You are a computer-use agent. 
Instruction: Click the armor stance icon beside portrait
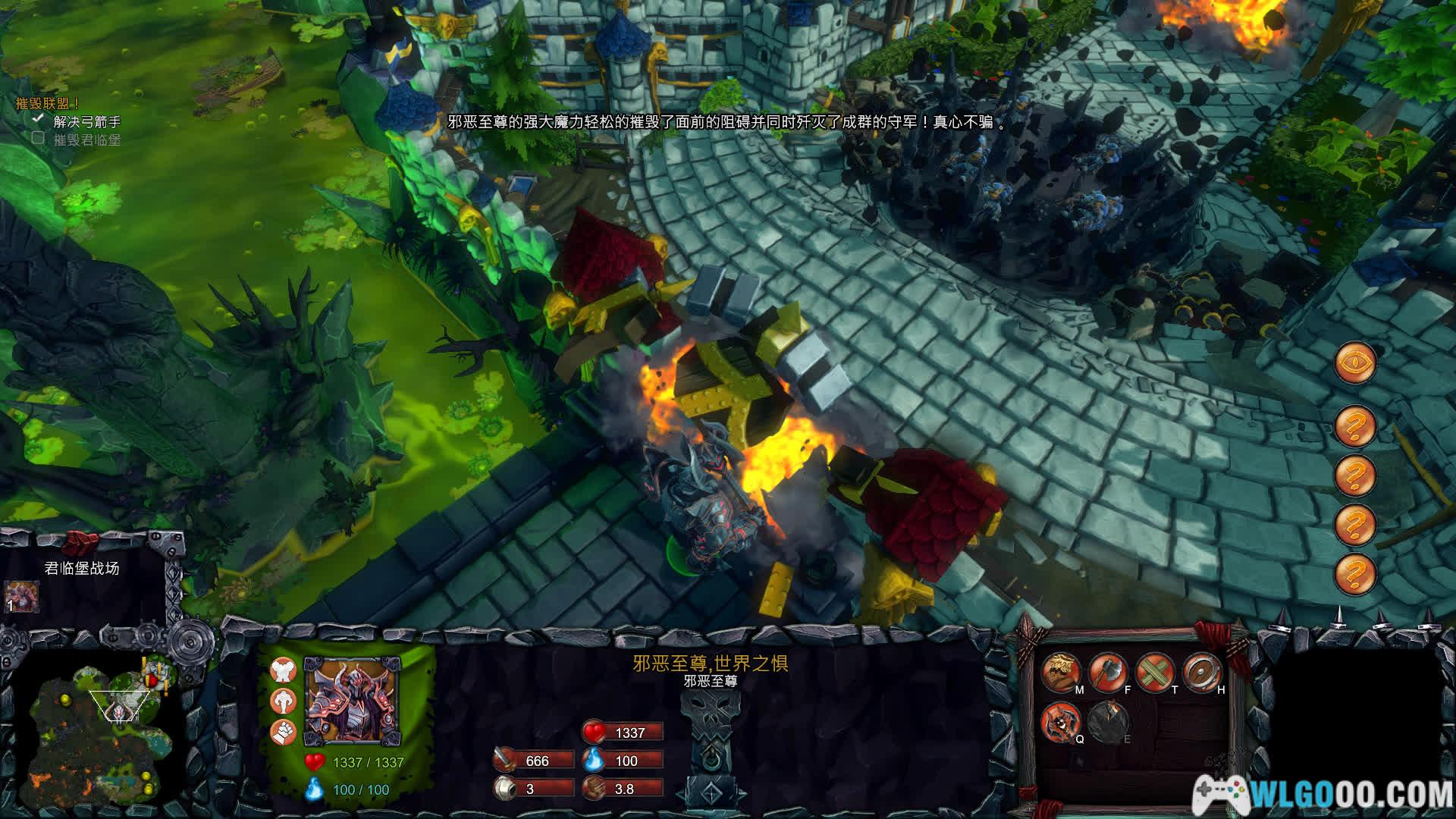pyautogui.click(x=283, y=670)
